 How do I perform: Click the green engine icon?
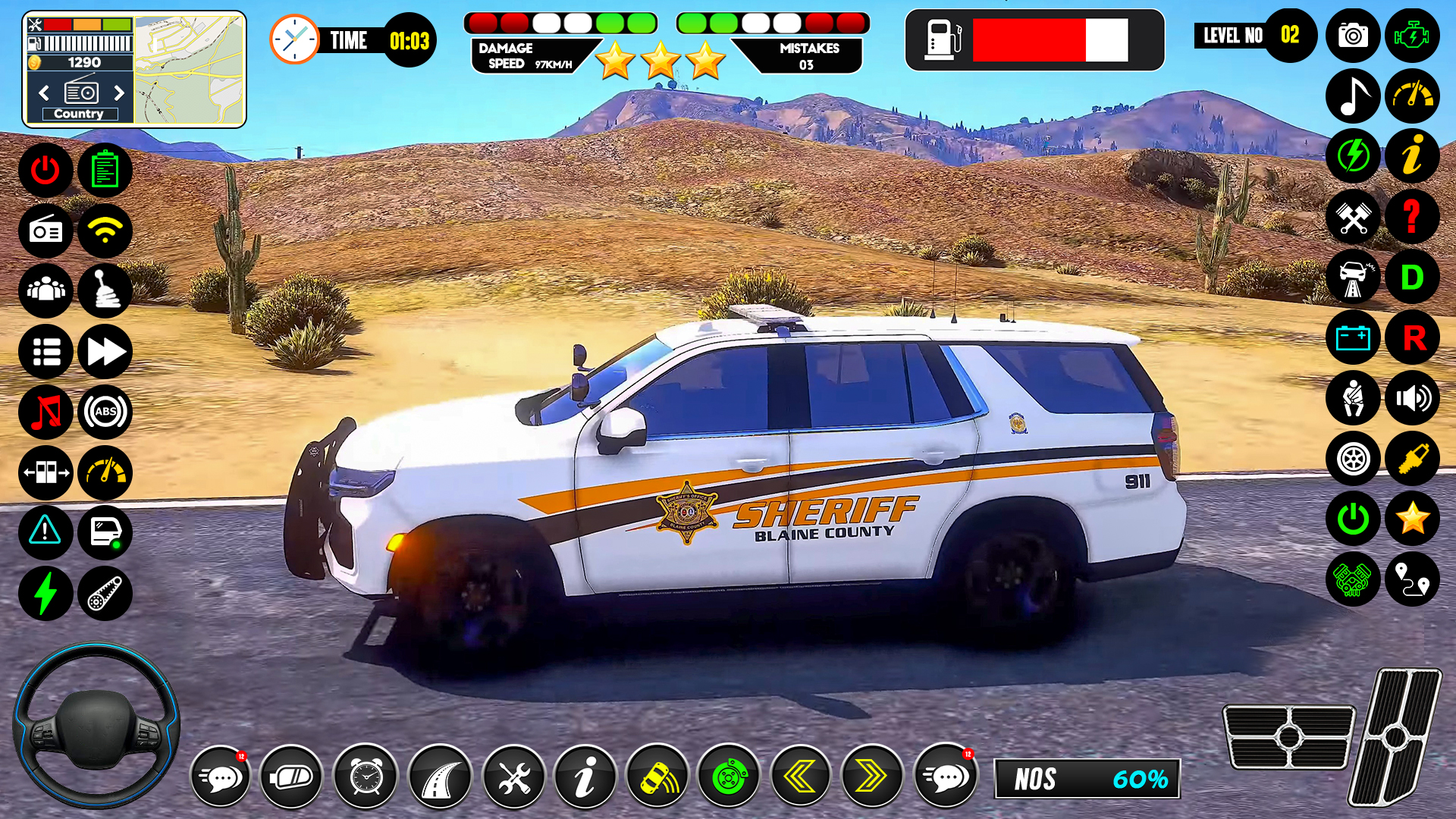coord(1412,36)
